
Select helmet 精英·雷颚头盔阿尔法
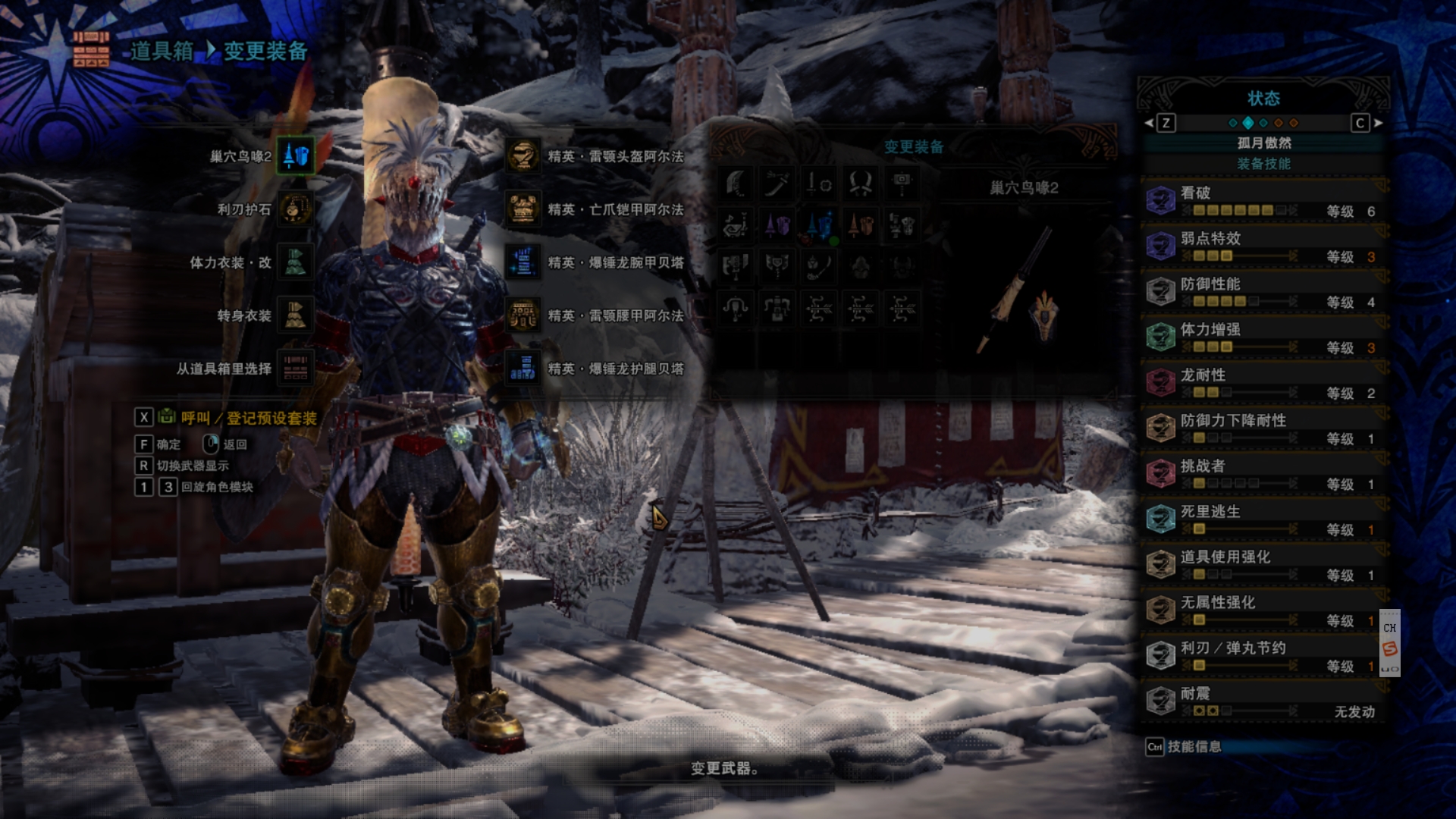(x=523, y=156)
